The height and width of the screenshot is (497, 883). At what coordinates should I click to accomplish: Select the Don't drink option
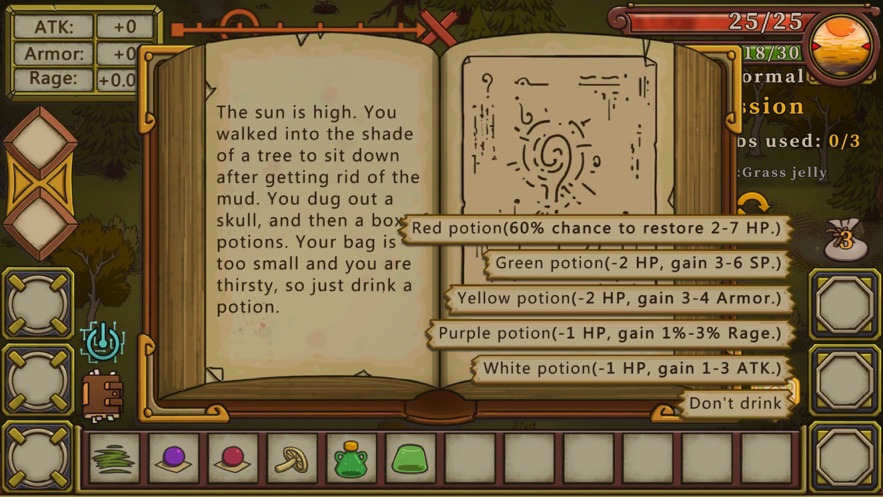735,404
